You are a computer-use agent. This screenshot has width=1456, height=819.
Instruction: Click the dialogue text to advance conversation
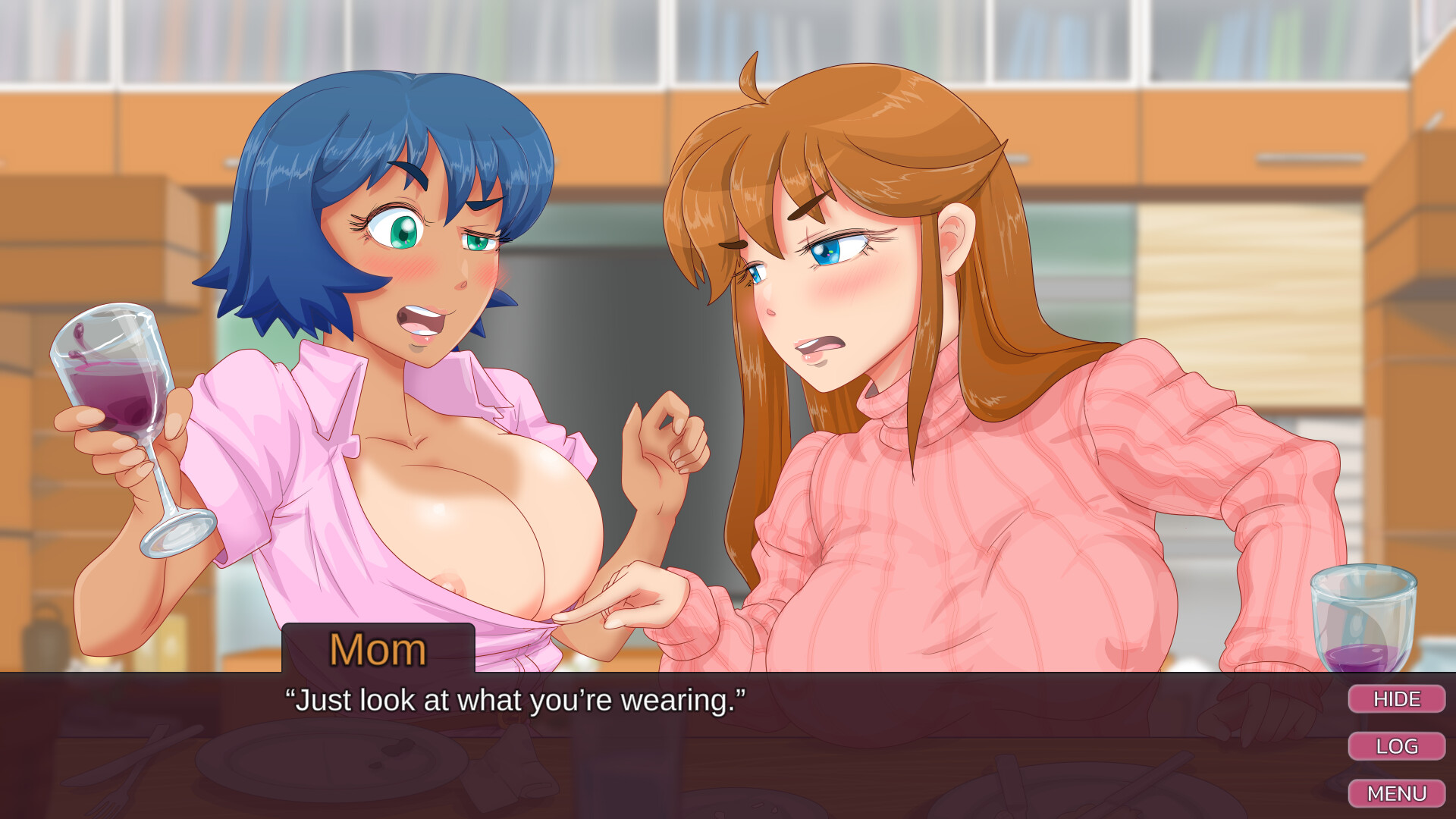coord(516,700)
